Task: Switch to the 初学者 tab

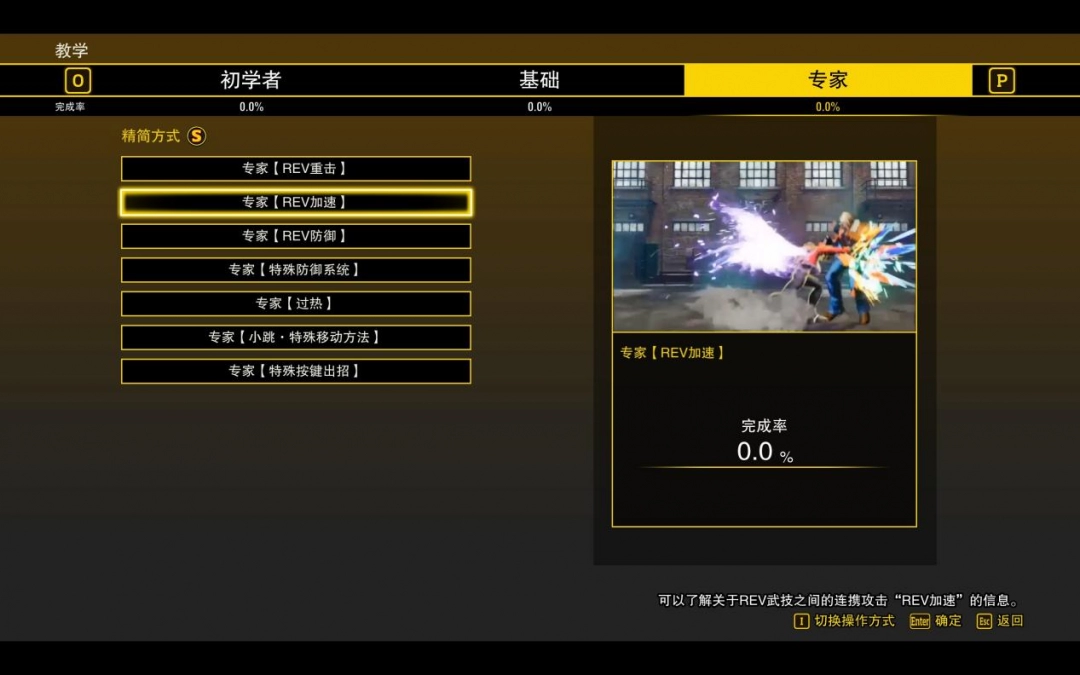Action: click(x=251, y=80)
